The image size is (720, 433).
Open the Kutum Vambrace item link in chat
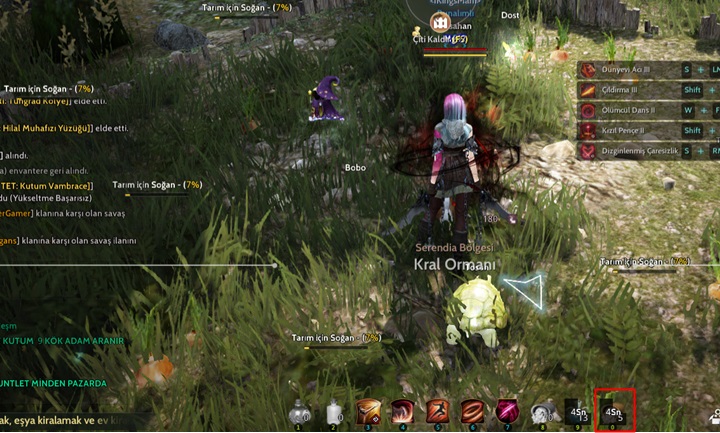[48, 185]
